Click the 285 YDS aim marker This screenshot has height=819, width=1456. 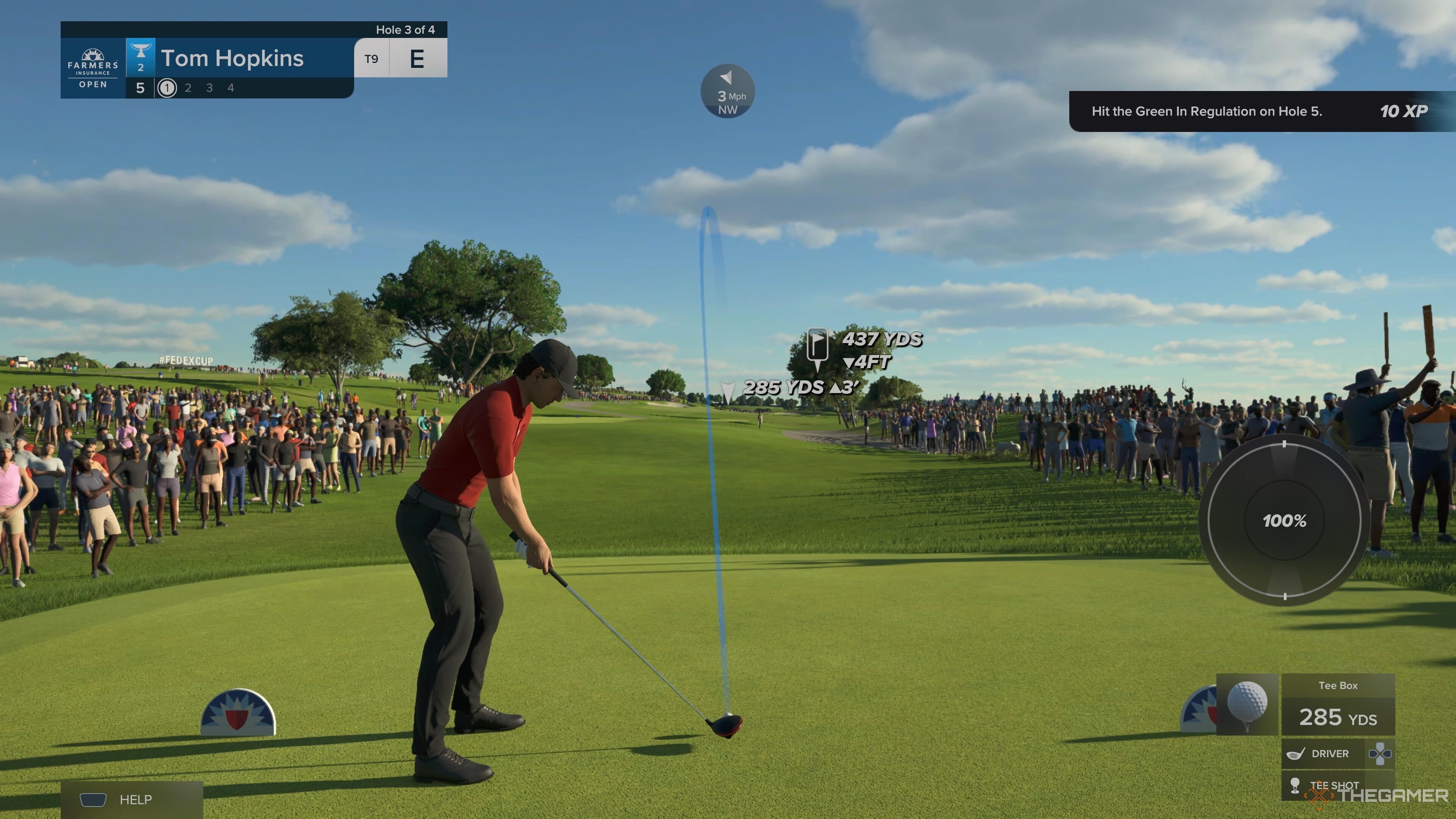pyautogui.click(x=728, y=391)
